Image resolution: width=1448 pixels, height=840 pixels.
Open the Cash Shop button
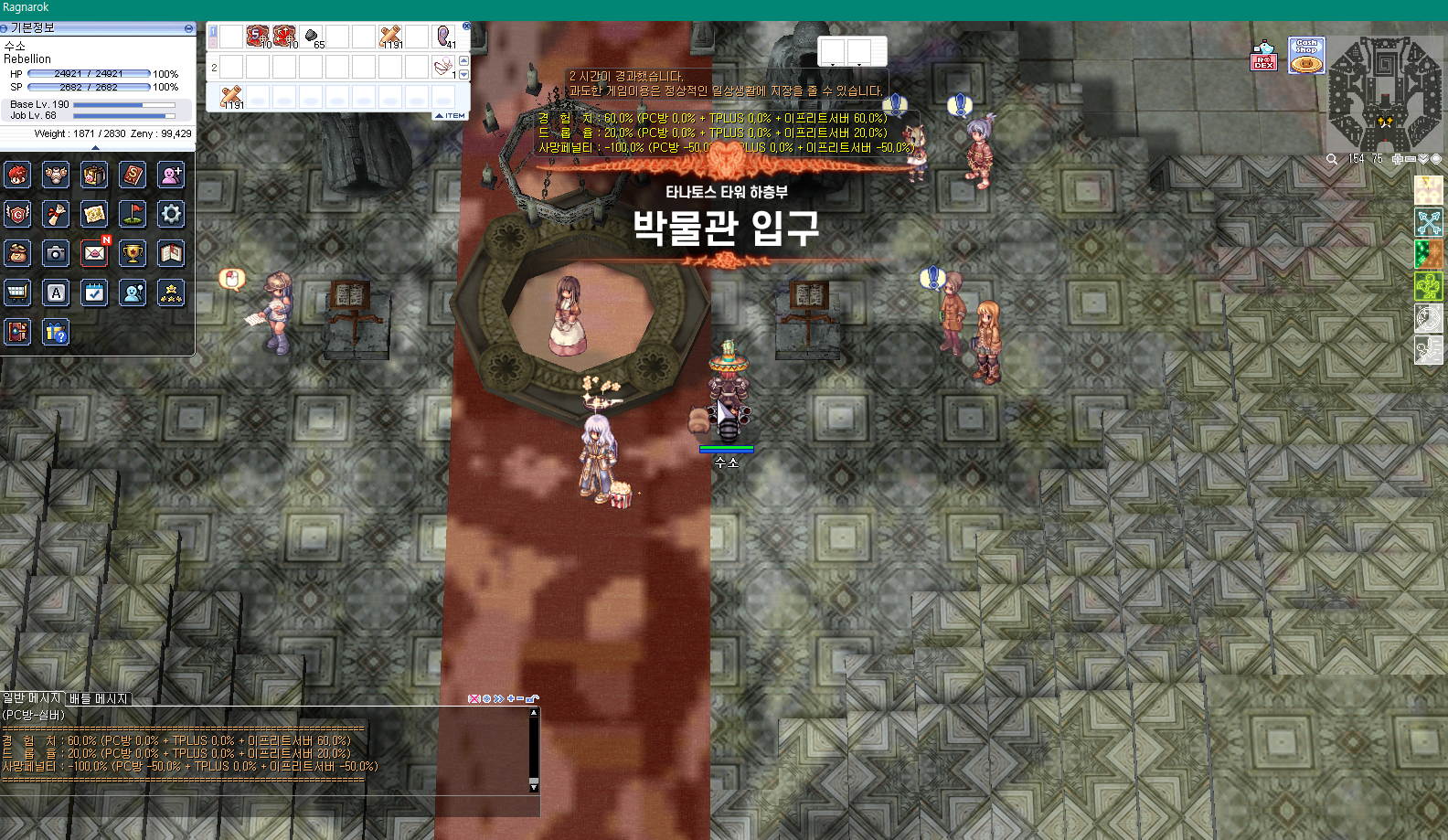(1305, 57)
